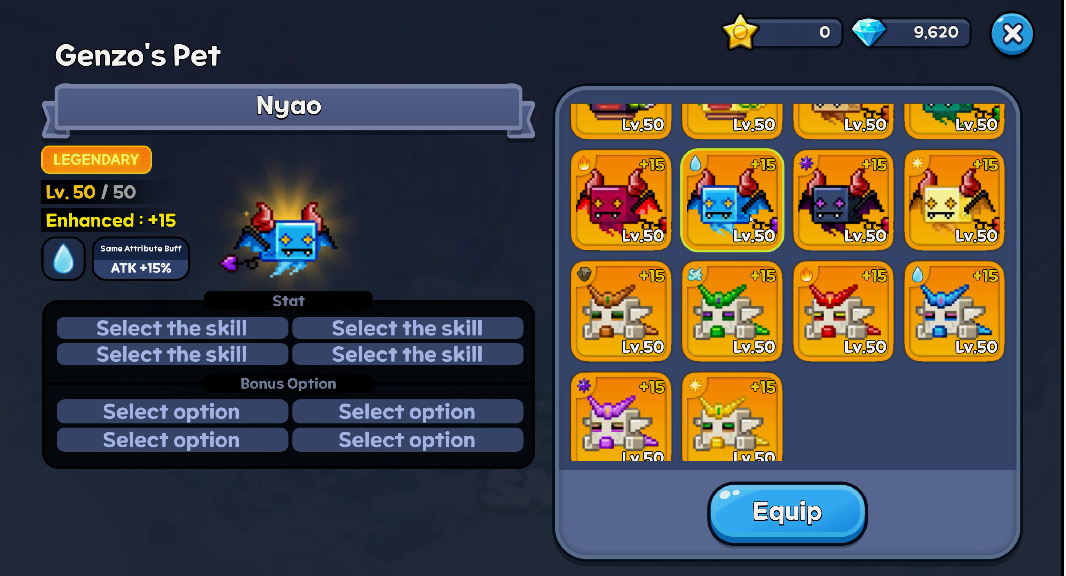1066x576 pixels.
Task: Click the Equip button
Action: pos(787,513)
